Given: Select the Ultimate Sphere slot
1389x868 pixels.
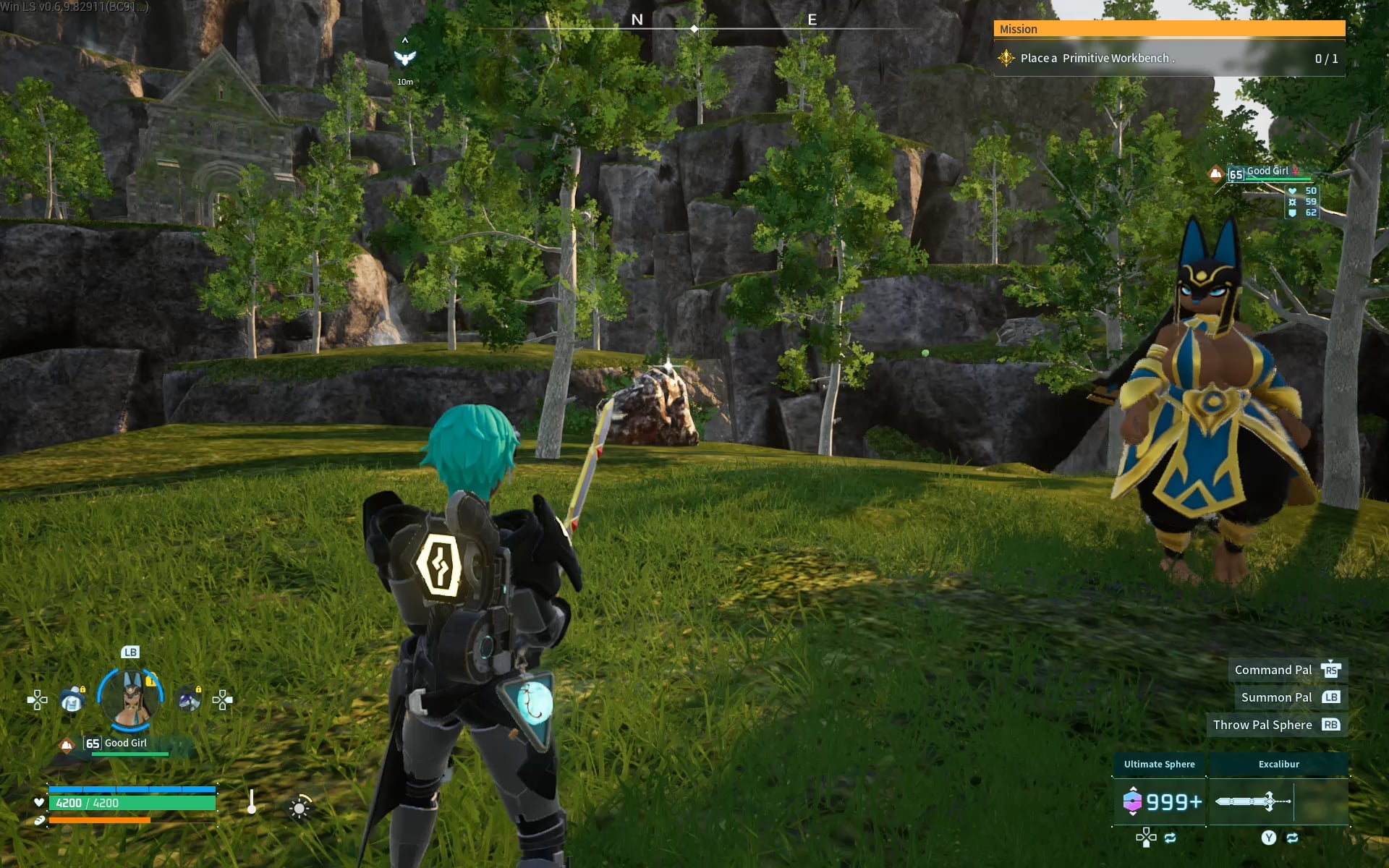Looking at the screenshot, I should [x=1159, y=801].
